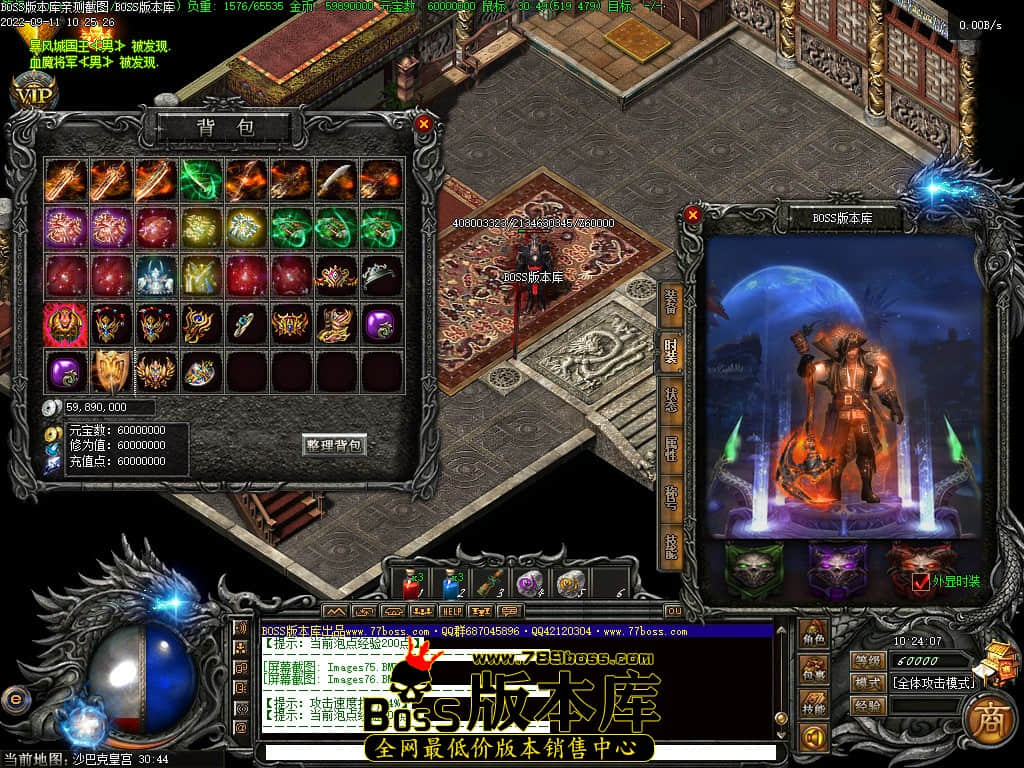Click the 整理背包 sort bag button
1024x768 pixels.
[334, 445]
